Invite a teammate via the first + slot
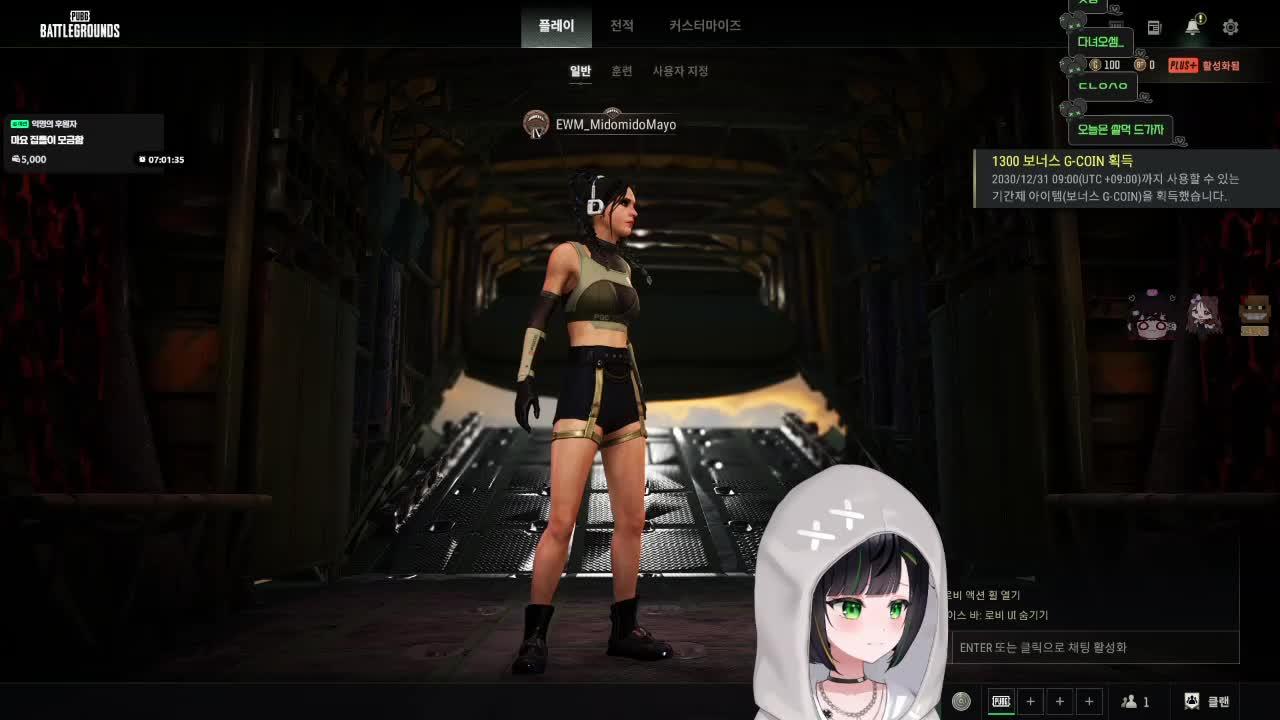 click(1030, 700)
